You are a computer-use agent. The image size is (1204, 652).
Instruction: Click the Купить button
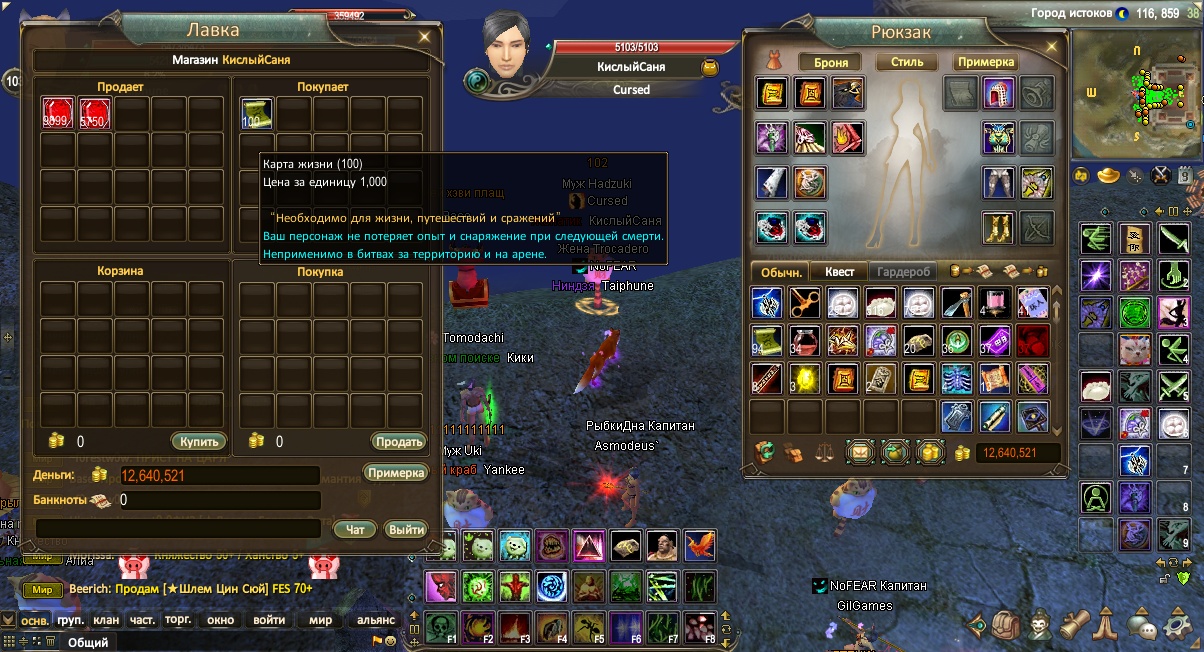(x=198, y=441)
